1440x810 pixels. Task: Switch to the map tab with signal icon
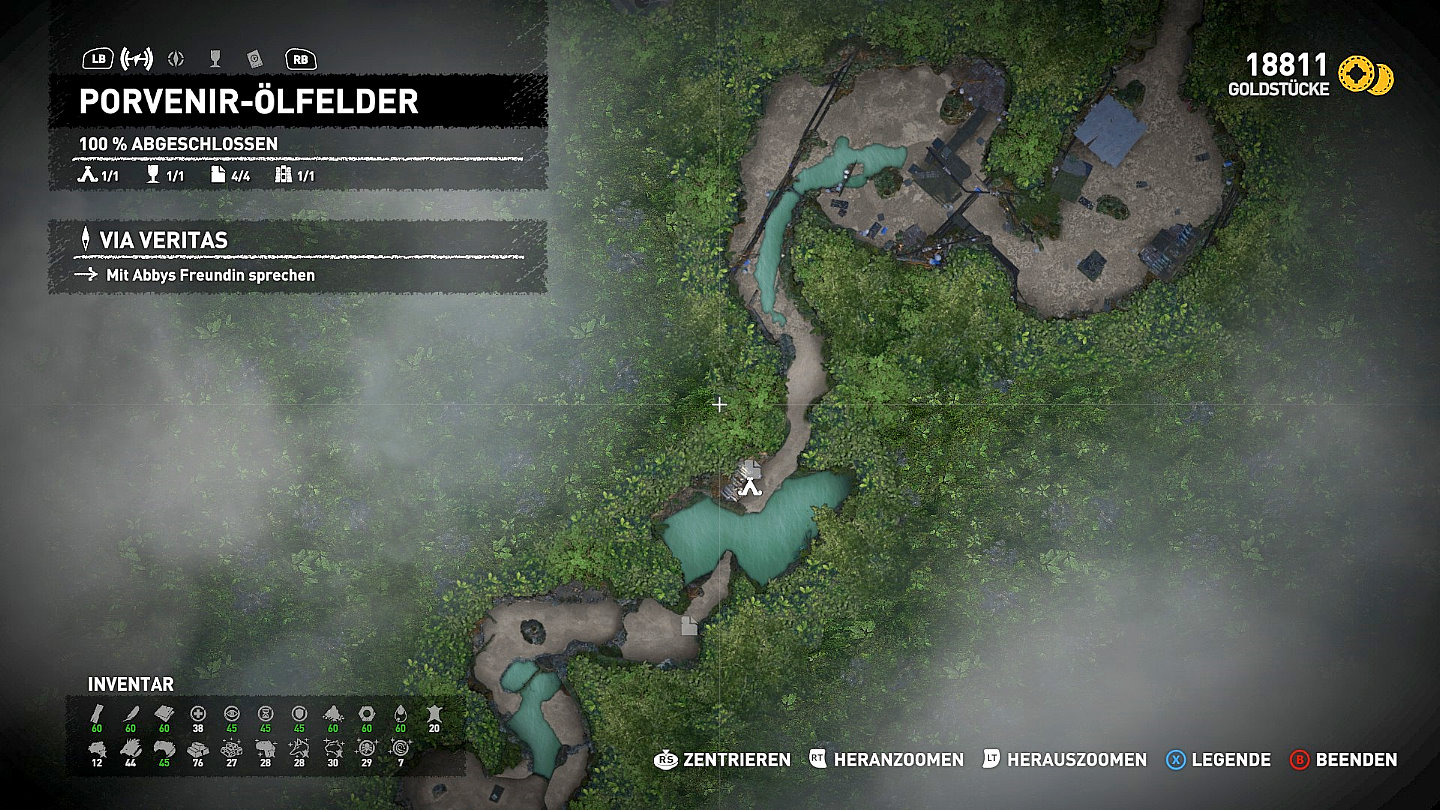tap(136, 59)
